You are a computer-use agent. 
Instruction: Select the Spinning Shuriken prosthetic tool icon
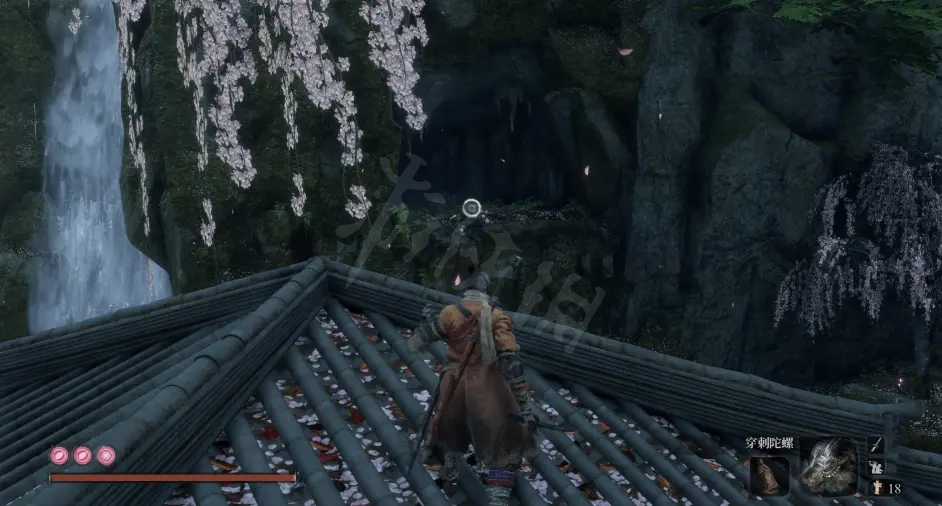[828, 467]
